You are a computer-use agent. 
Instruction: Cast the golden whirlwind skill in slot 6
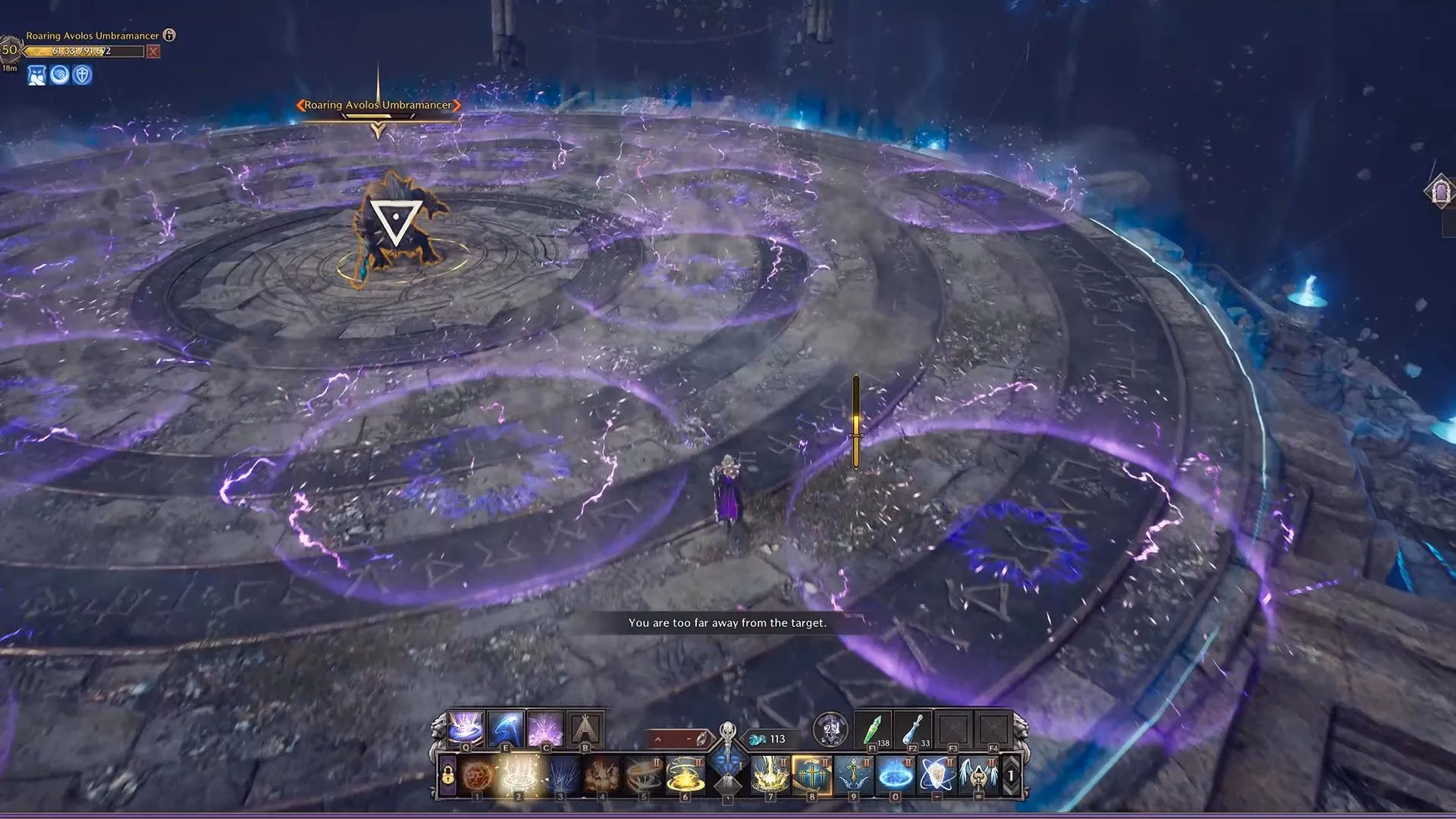point(684,775)
